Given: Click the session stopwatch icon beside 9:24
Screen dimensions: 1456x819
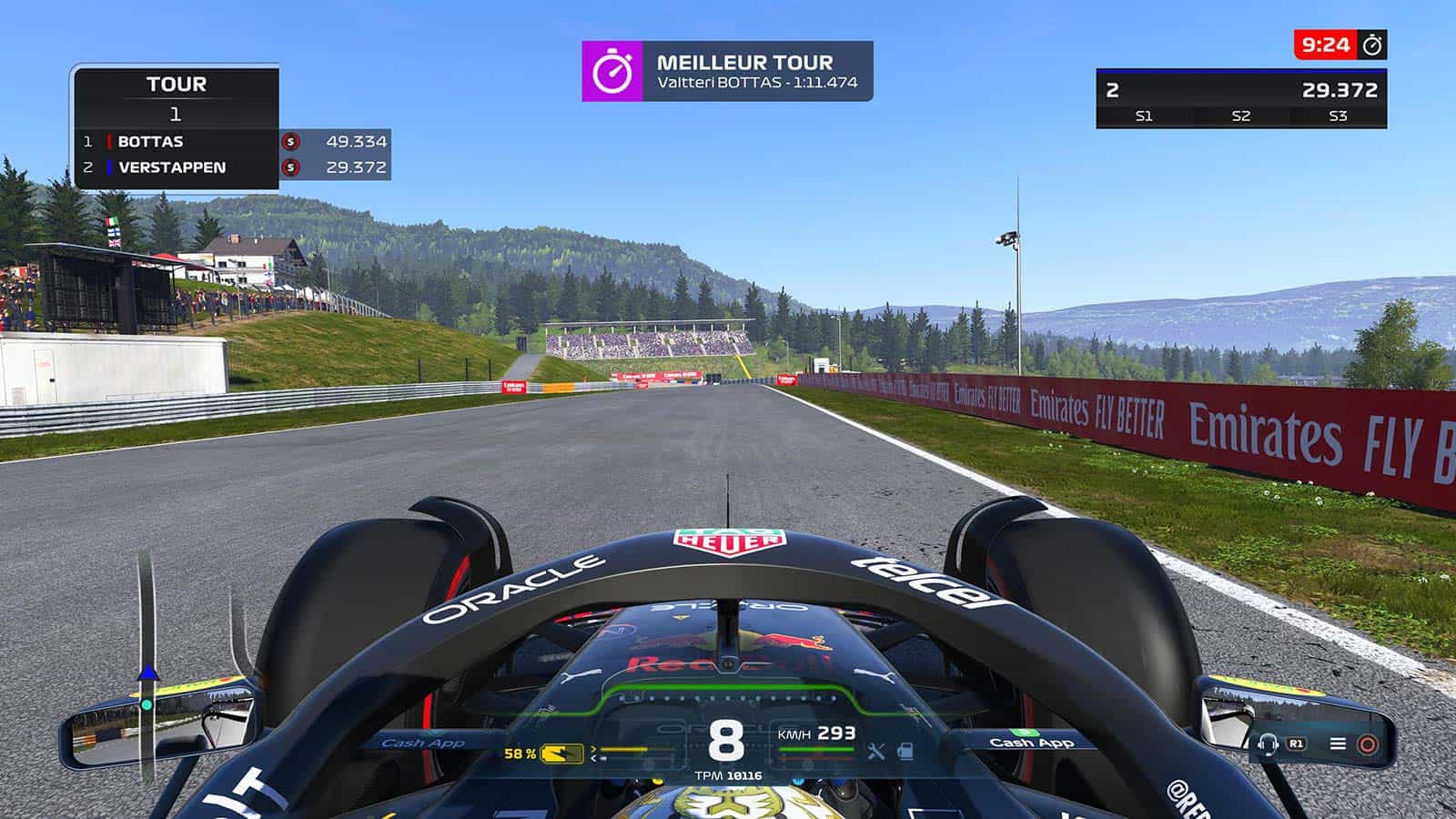Looking at the screenshot, I should tap(1372, 45).
